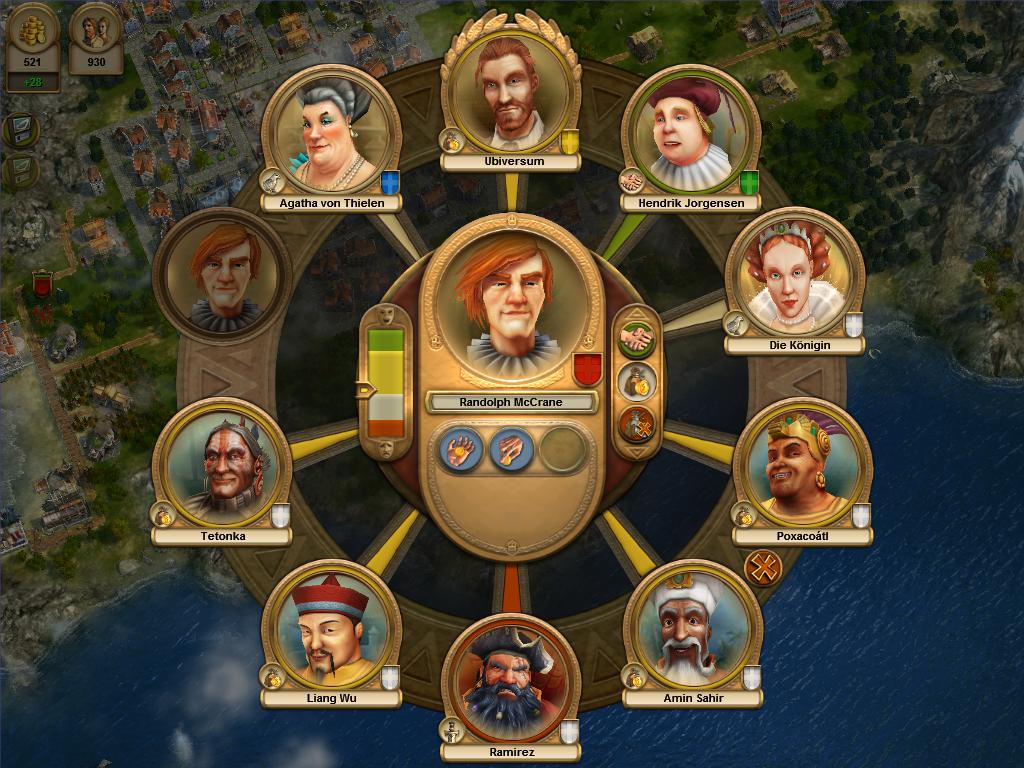Select Agatha von Thielen's portrait
Screen dimensions: 1024x768
(x=330, y=129)
